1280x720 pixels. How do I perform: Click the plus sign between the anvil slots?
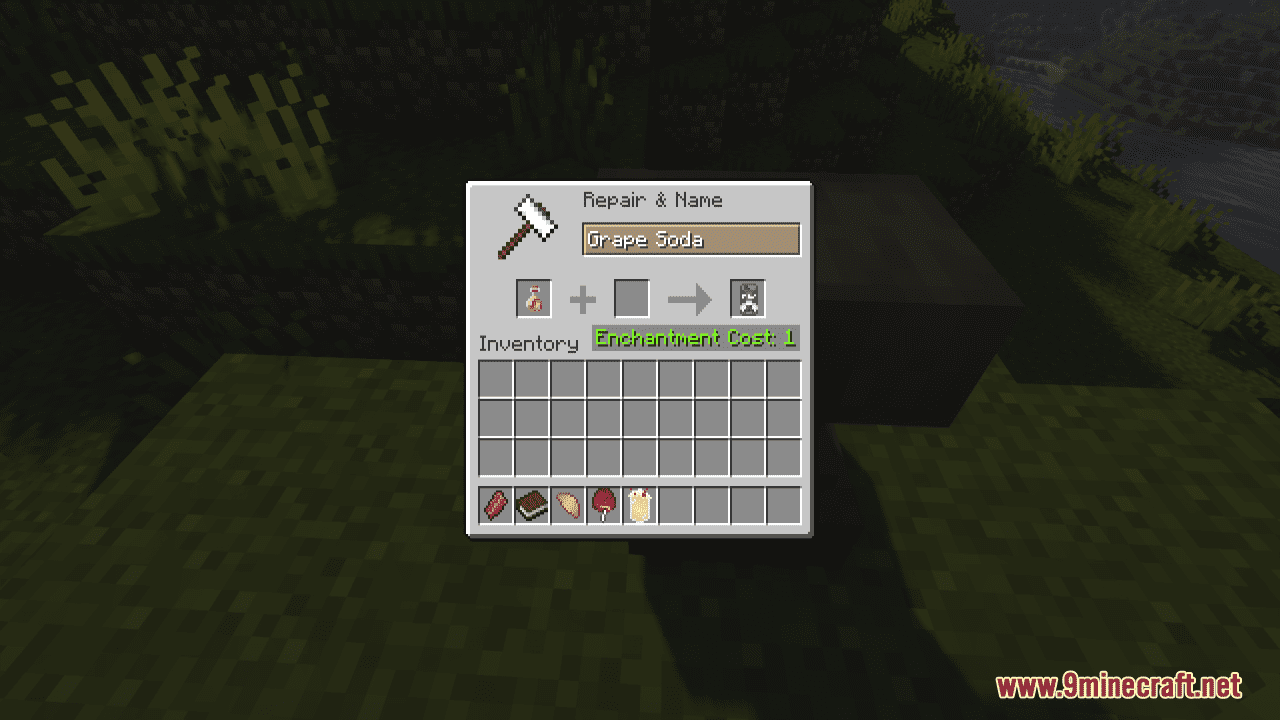pyautogui.click(x=583, y=298)
